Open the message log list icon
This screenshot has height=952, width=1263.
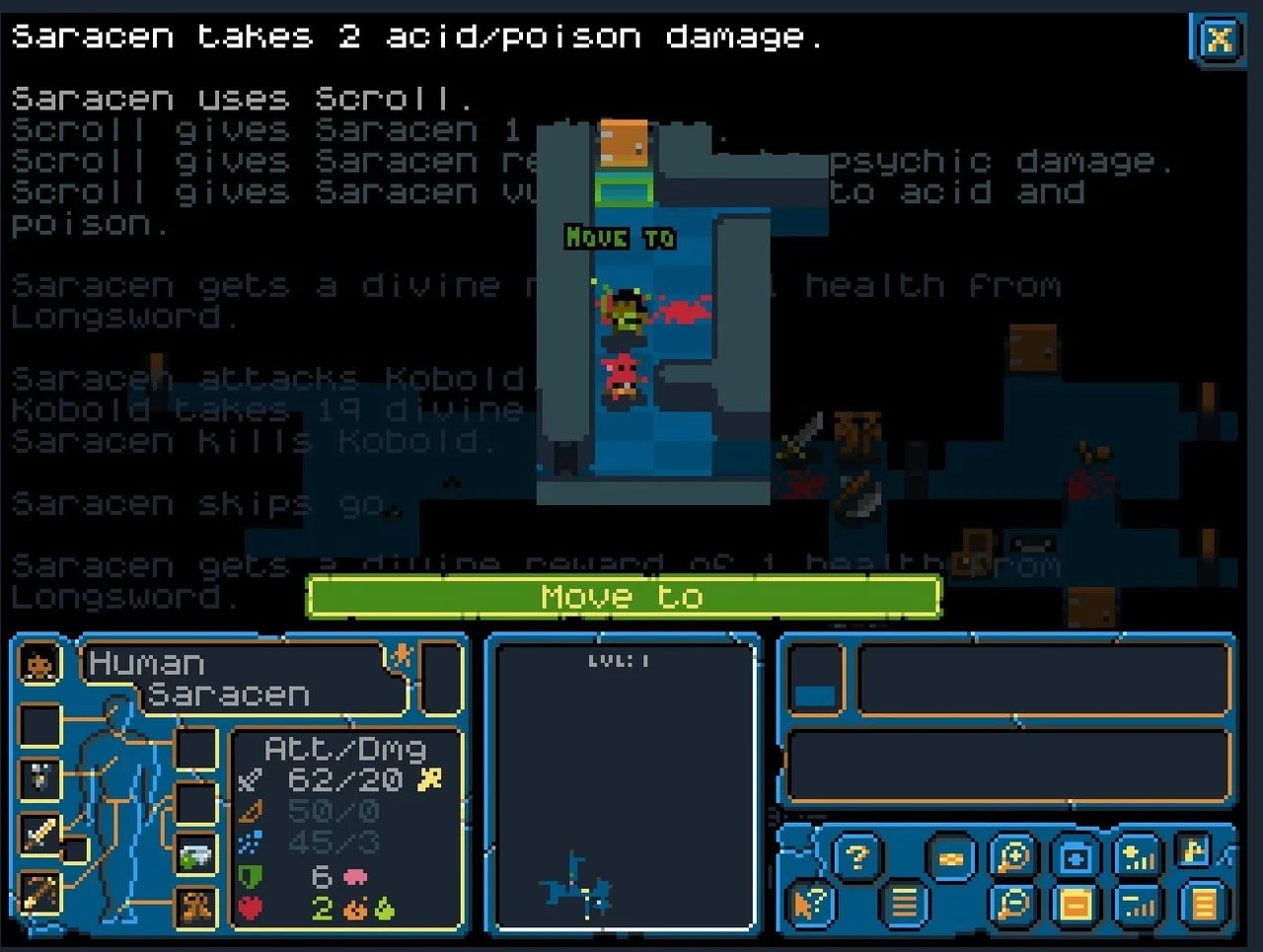pos(905,903)
